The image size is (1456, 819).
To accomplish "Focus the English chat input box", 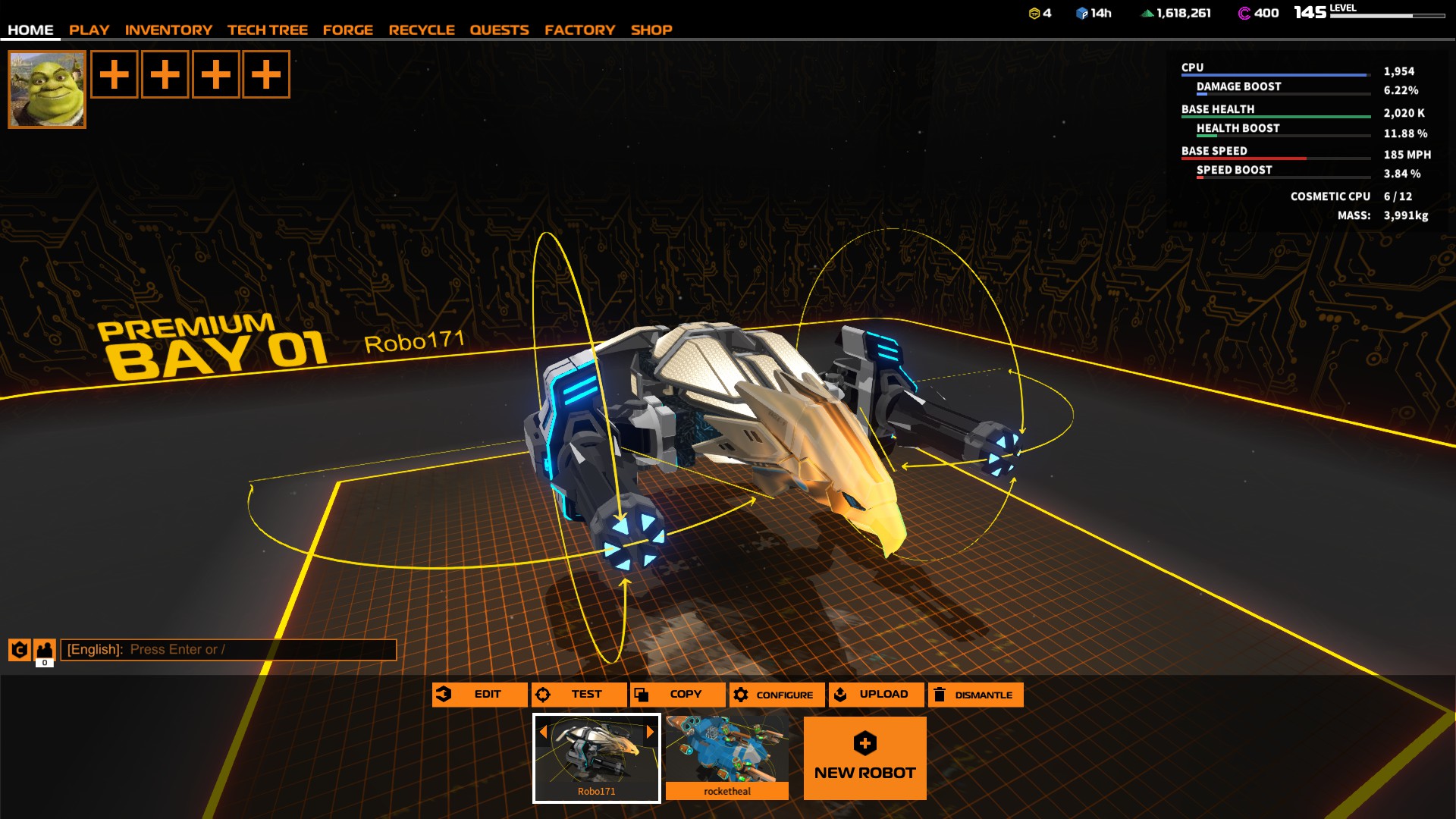I will pos(227,650).
